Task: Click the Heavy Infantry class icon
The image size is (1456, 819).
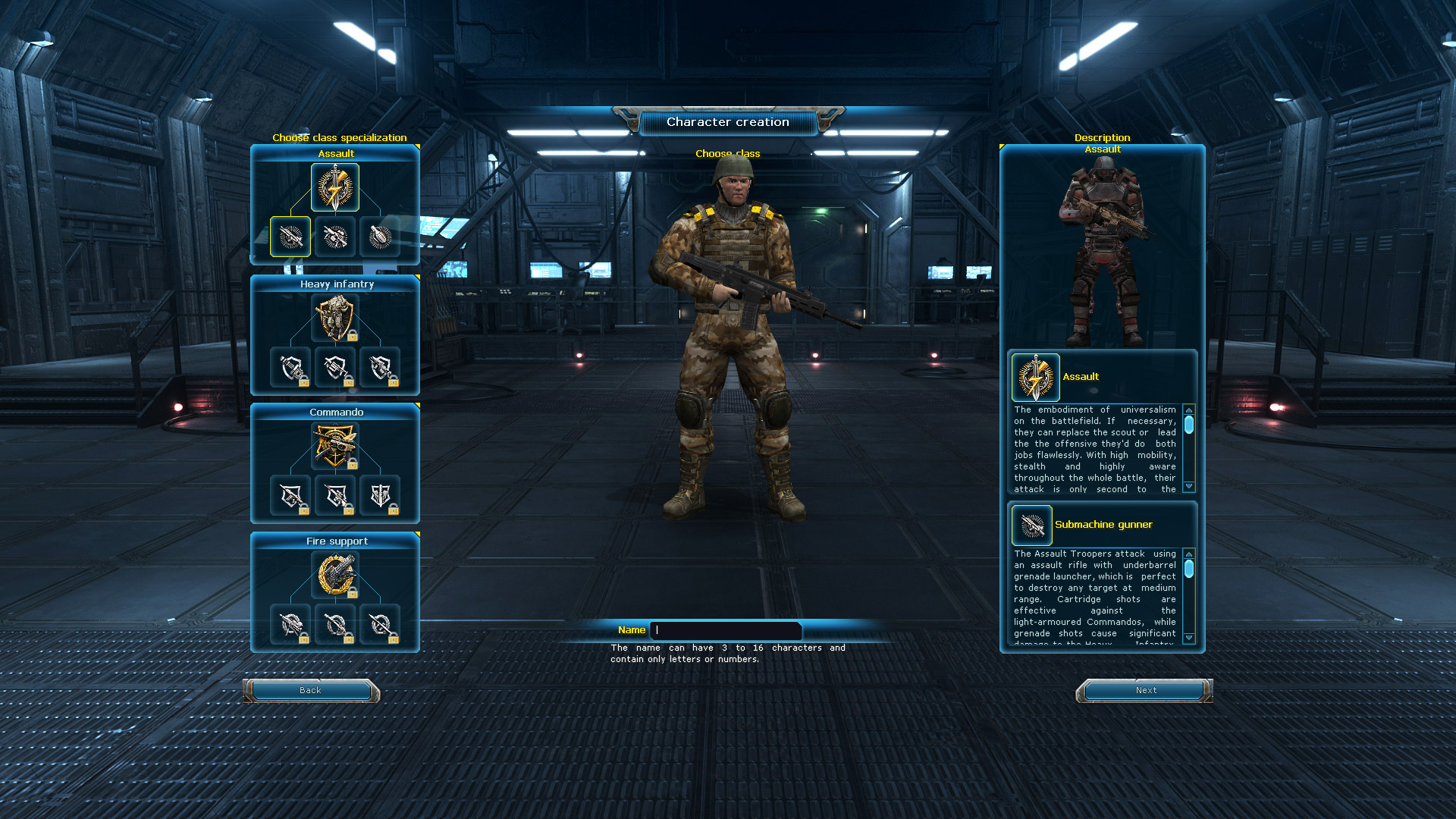Action: (334, 318)
